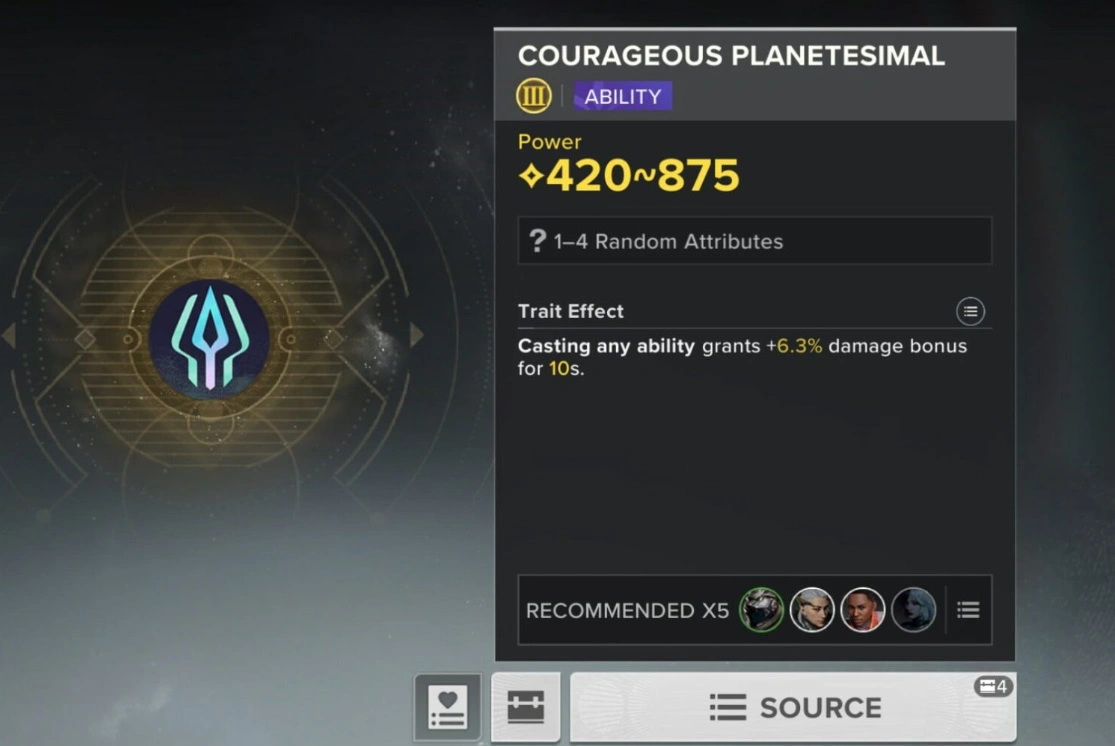Click the heart wishlist icon button

[448, 707]
